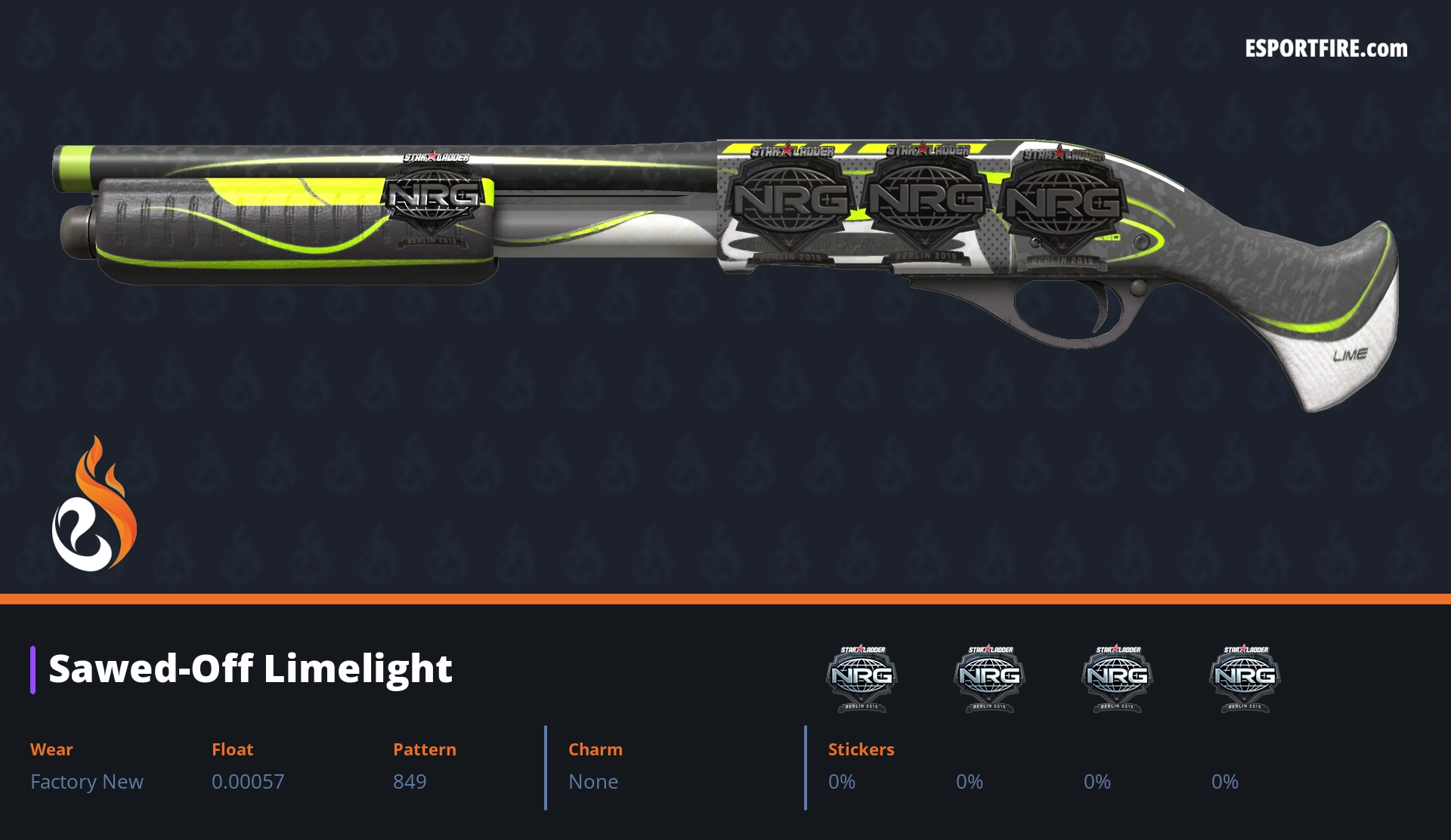Viewport: 1451px width, 840px height.
Task: Click the Esportfire flame logo
Action: pyautogui.click(x=94, y=505)
